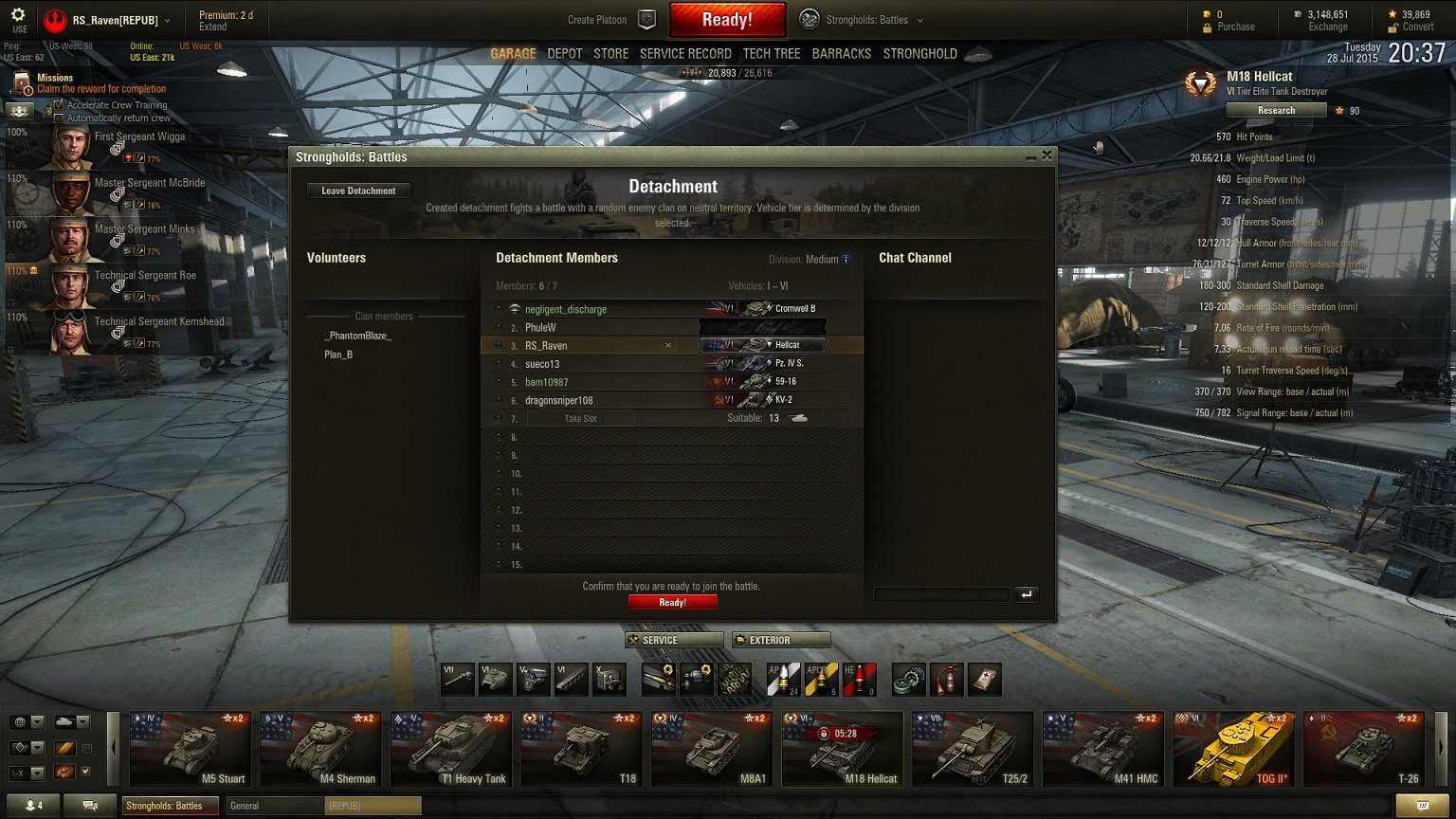This screenshot has height=819, width=1456.
Task: Open the Exterior customization
Action: (x=781, y=641)
